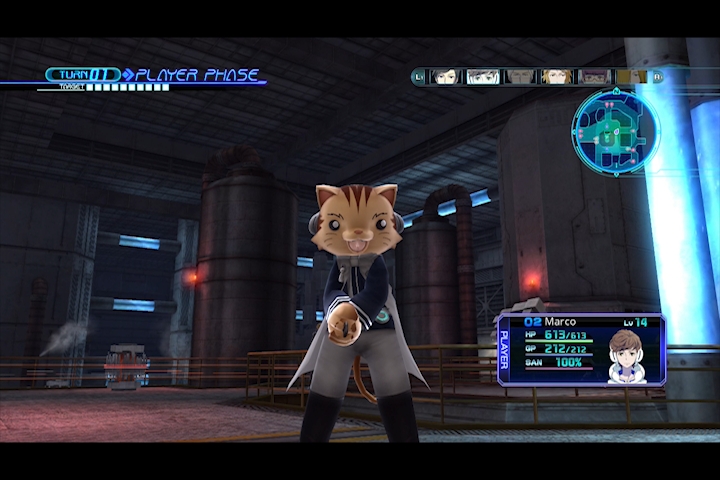
Task: Select Marco's portrait in the status panel
Action: coord(627,355)
